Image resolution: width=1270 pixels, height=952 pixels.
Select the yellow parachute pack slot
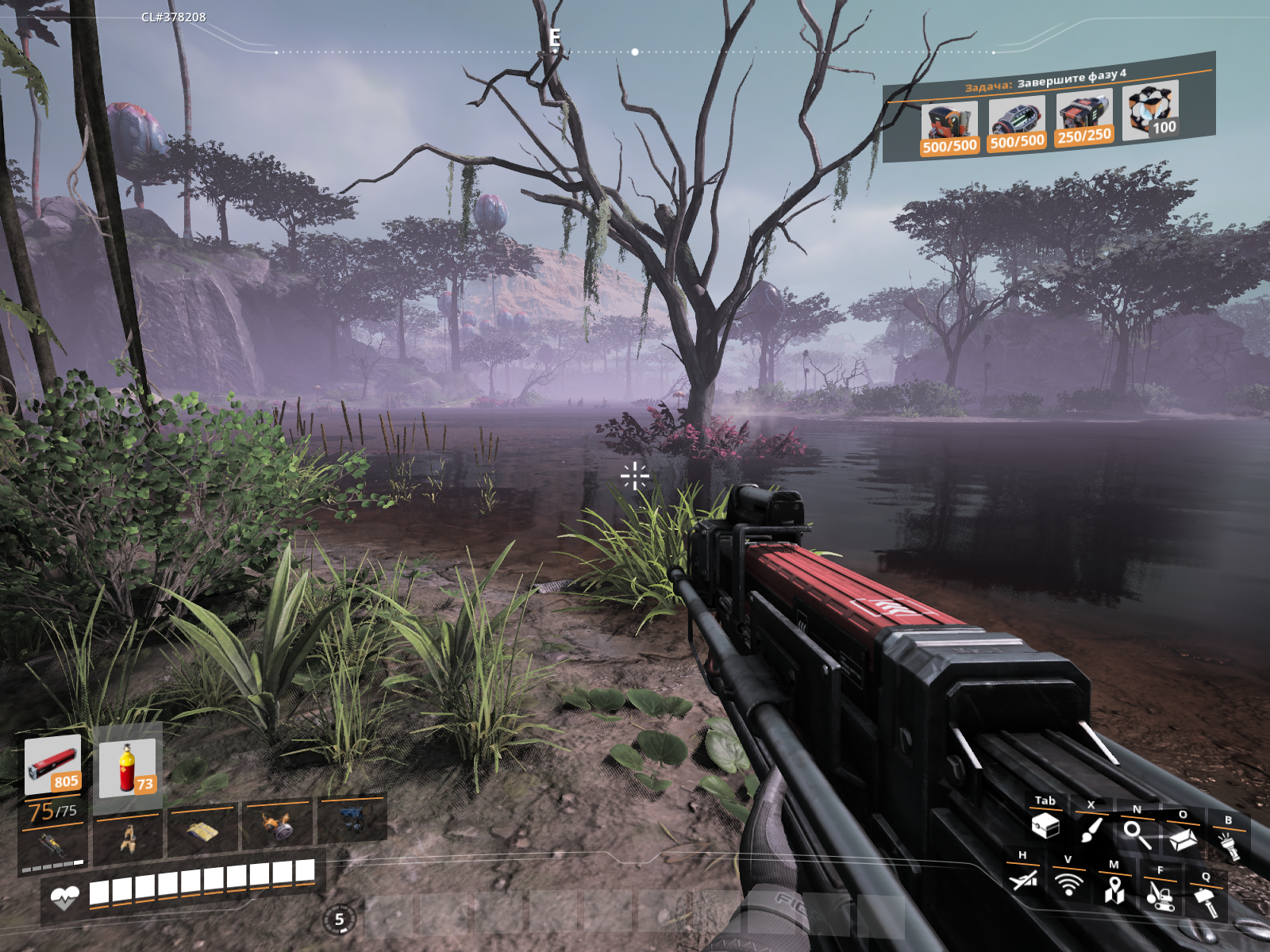202,831
